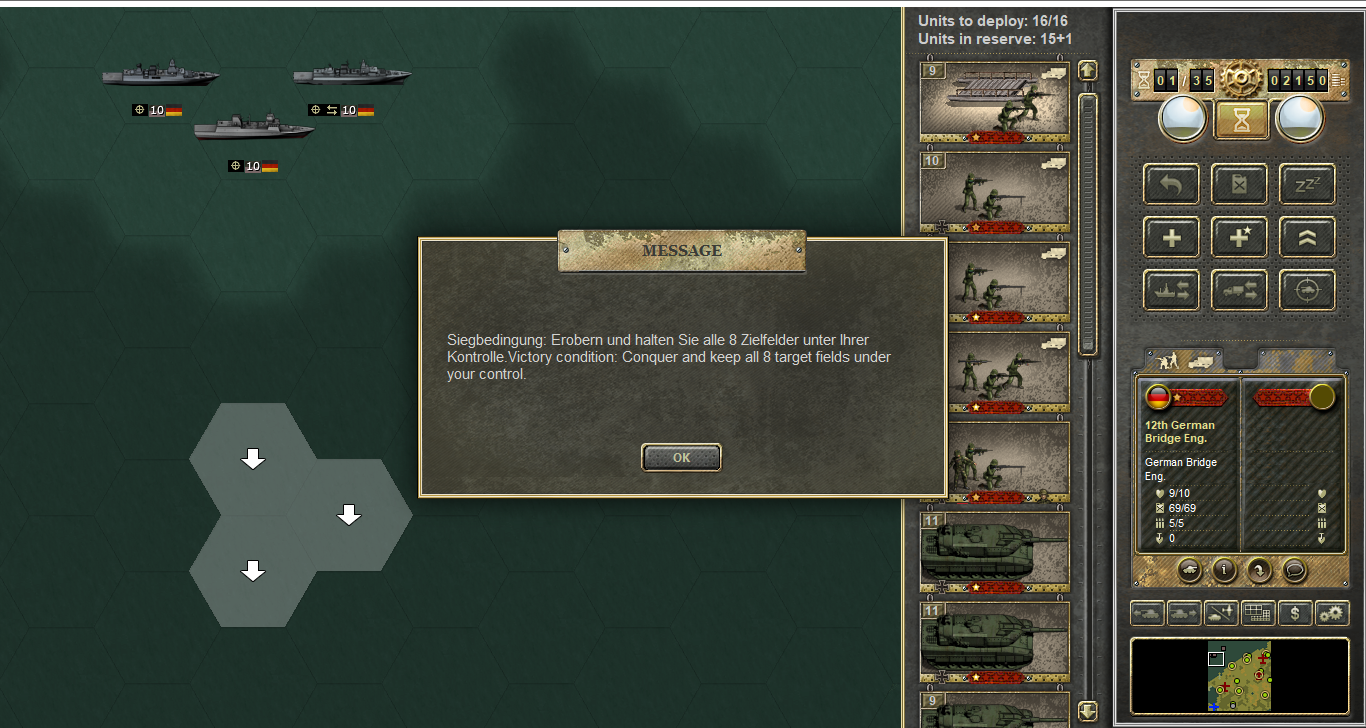Click the fuel canister resupply button
The height and width of the screenshot is (728, 1366).
(x=1240, y=184)
